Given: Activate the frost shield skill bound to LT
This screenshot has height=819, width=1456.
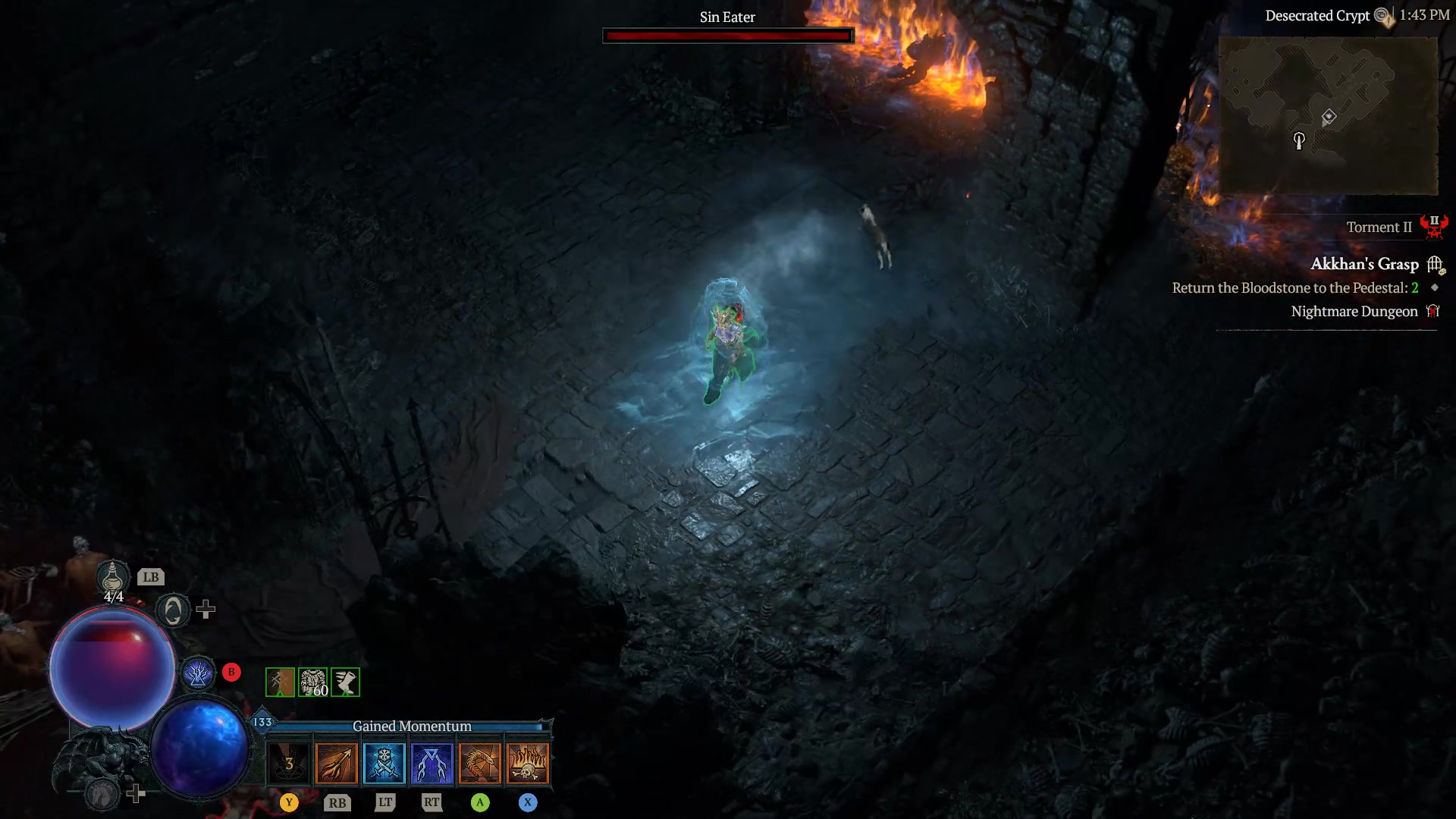Looking at the screenshot, I should pos(384,763).
